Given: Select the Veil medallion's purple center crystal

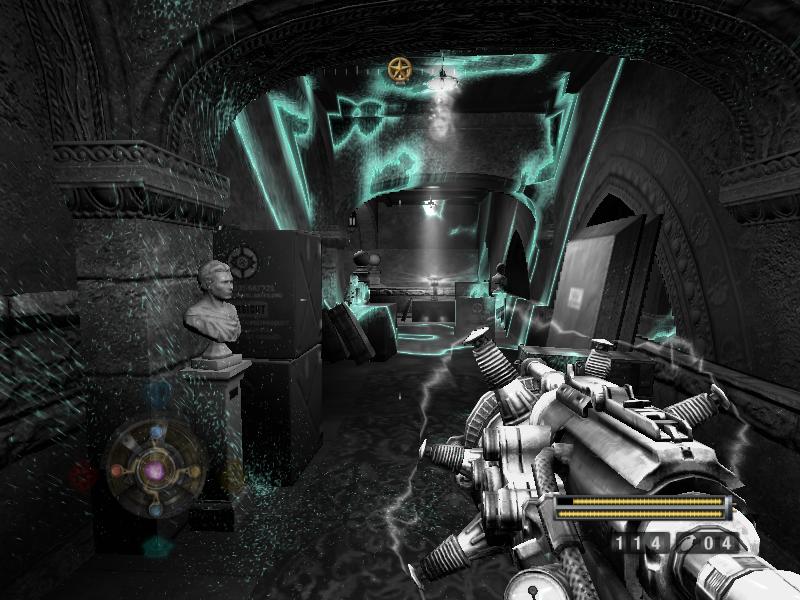Looking at the screenshot, I should coord(155,468).
